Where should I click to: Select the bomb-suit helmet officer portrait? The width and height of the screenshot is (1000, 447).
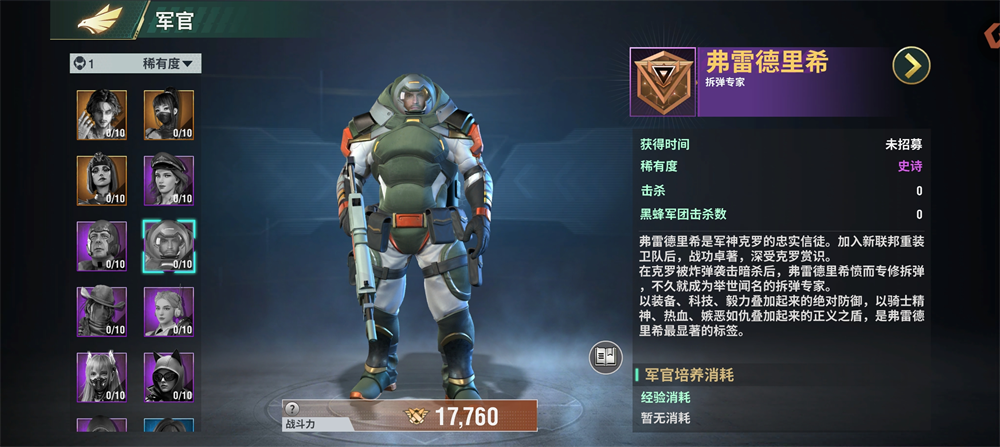click(168, 246)
